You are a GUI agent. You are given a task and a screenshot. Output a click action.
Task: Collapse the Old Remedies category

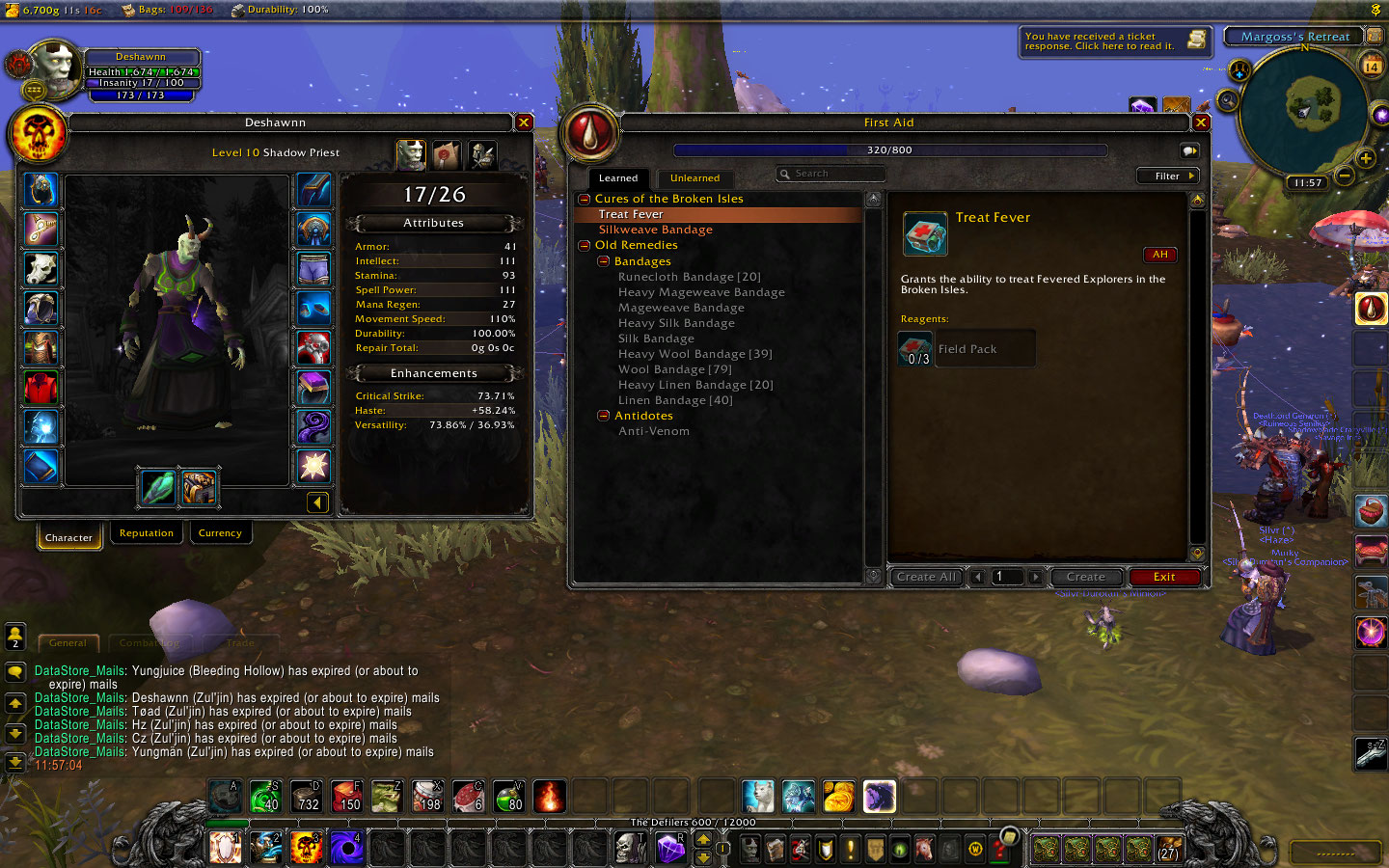click(x=585, y=246)
